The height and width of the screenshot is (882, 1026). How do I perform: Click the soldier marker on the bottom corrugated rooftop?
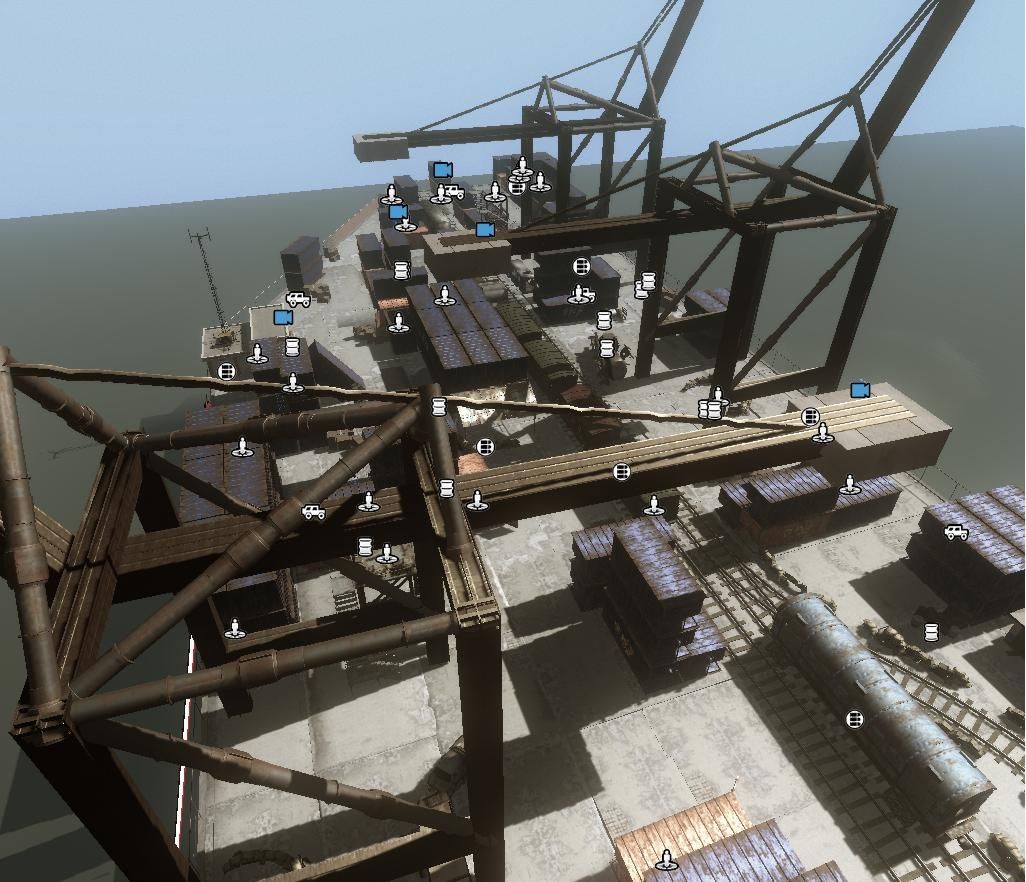[667, 859]
